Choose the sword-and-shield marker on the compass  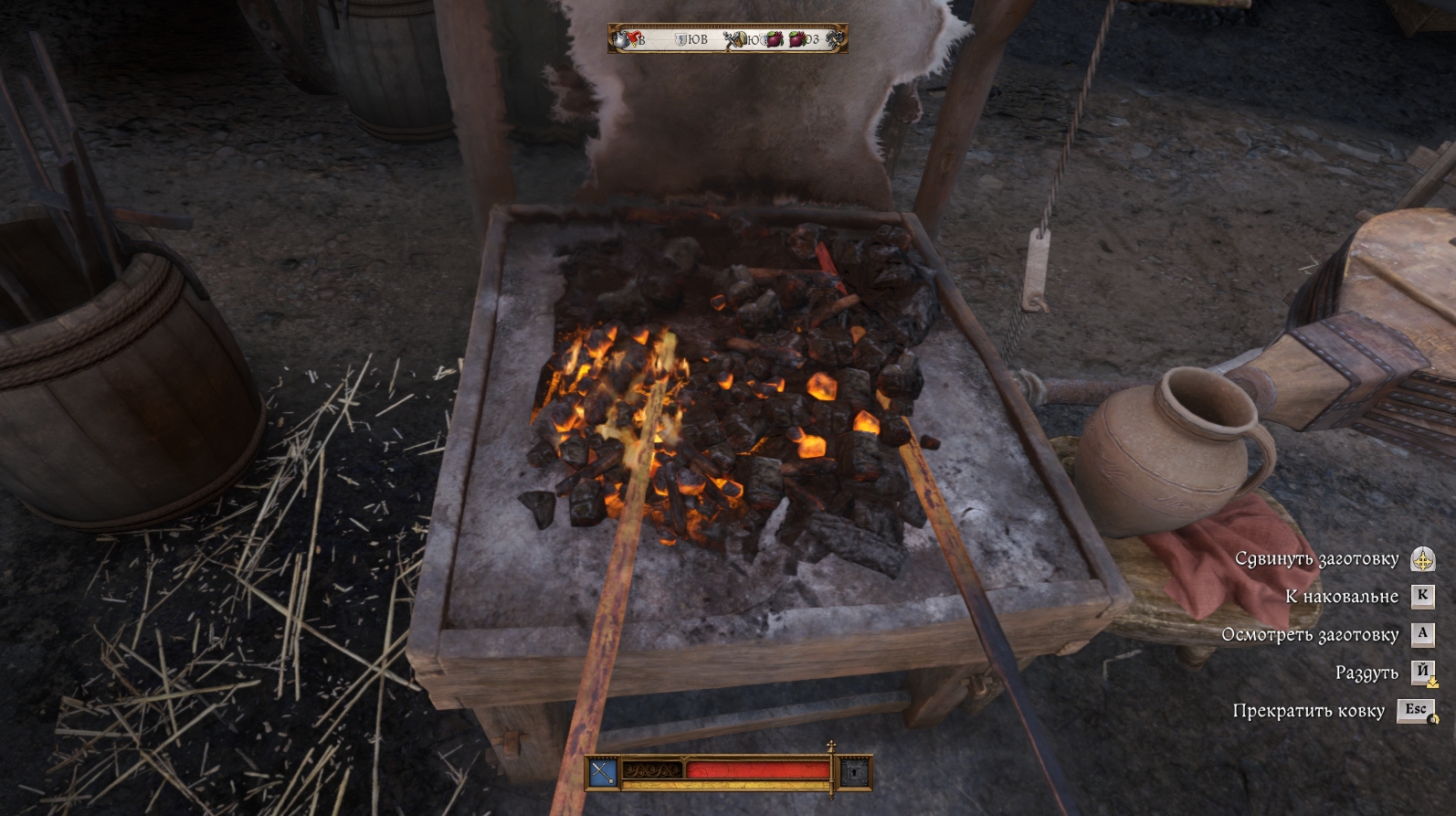[x=738, y=40]
